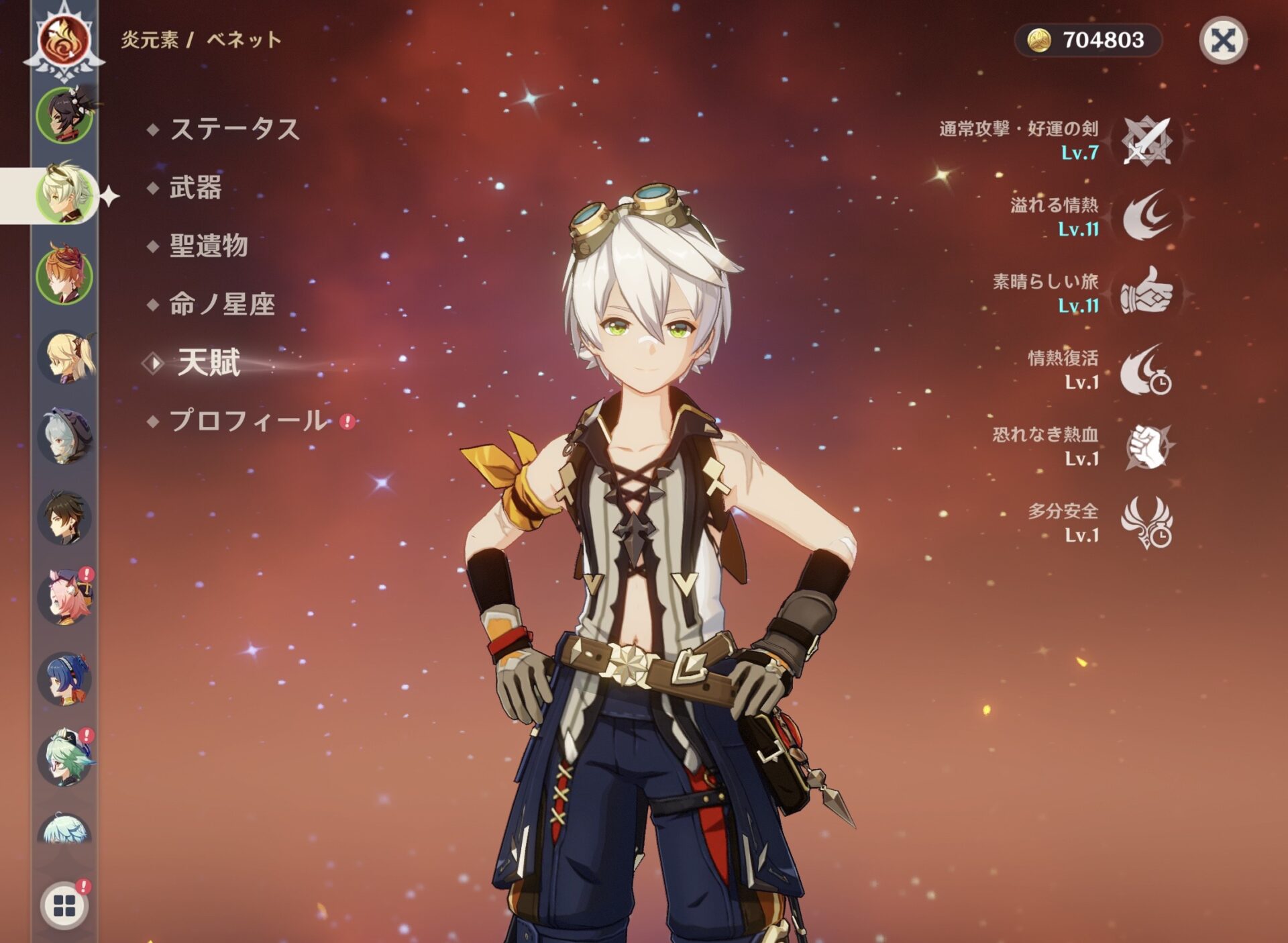
Task: Select the pink-haired character with cat ears
Action: (x=65, y=597)
